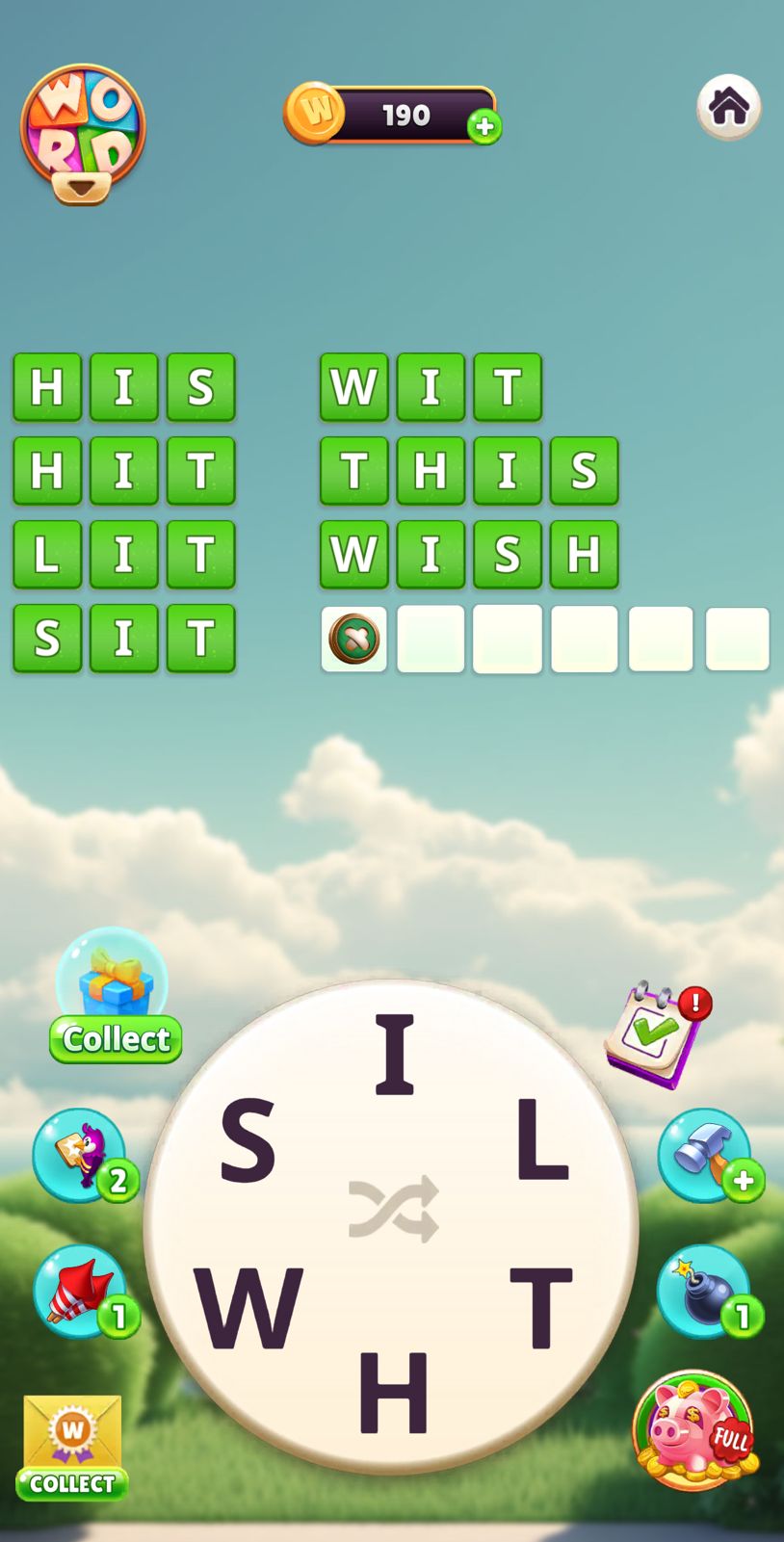Use the hammer booster
Screen dimensions: 784x1542
[705, 1154]
